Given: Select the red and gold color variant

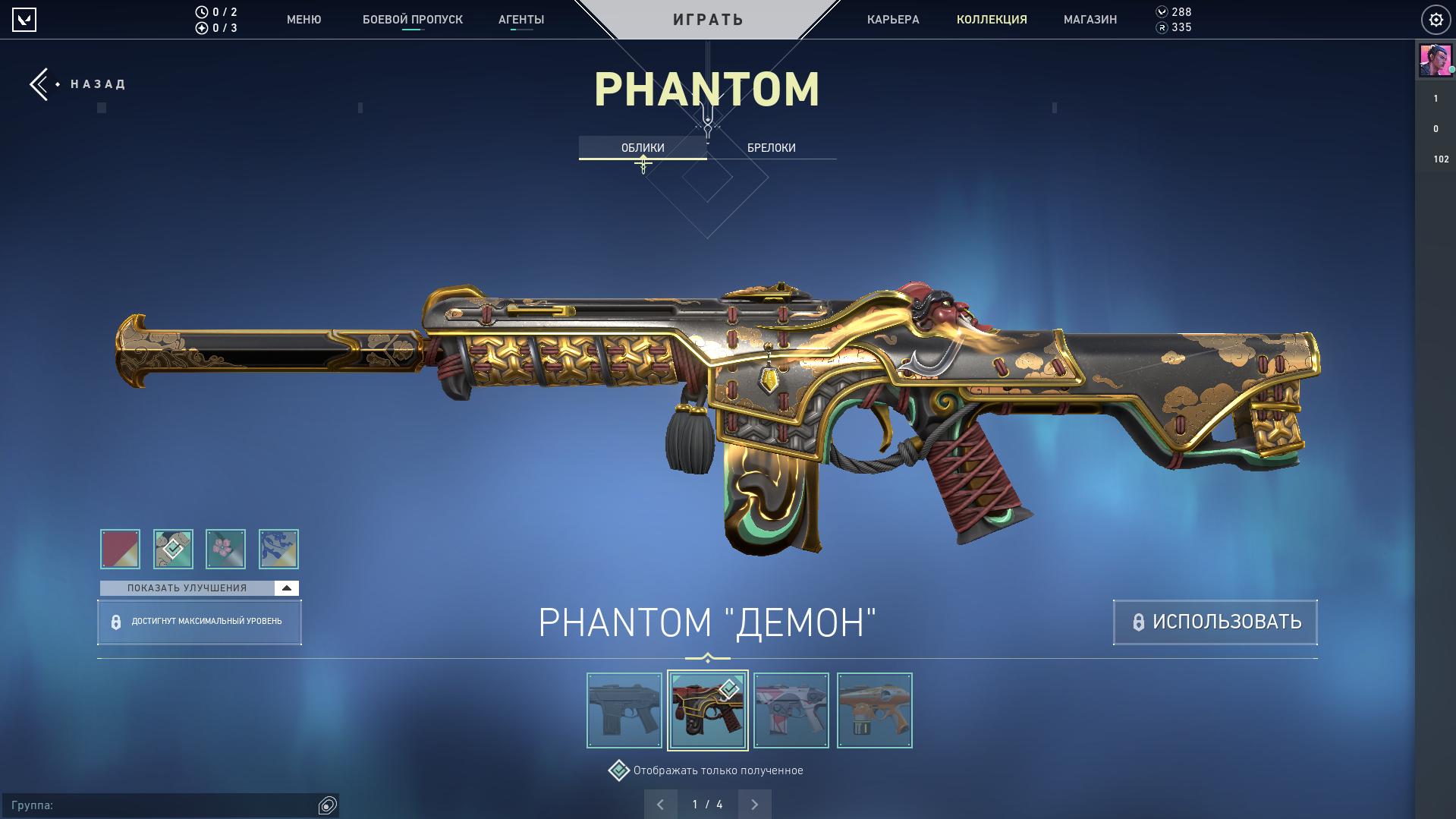Looking at the screenshot, I should [x=120, y=549].
